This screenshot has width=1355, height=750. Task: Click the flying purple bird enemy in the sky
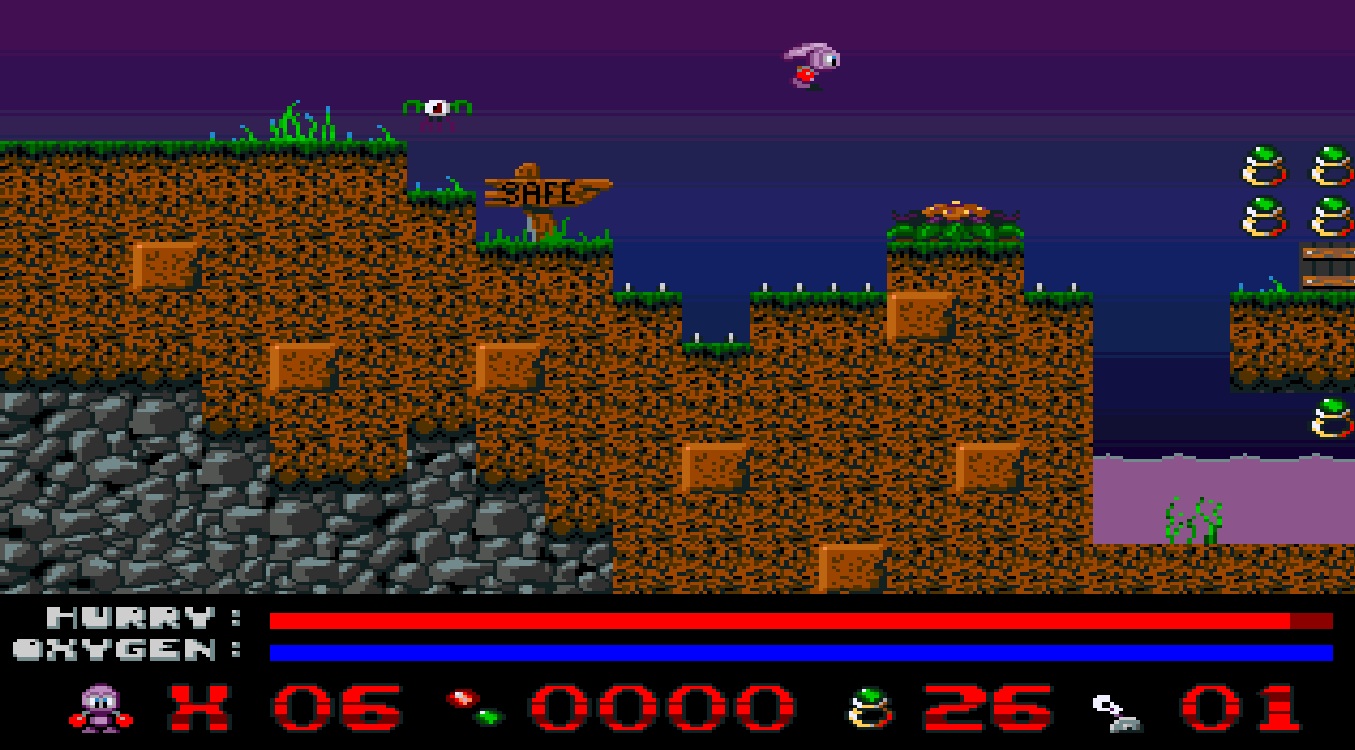click(x=810, y=65)
